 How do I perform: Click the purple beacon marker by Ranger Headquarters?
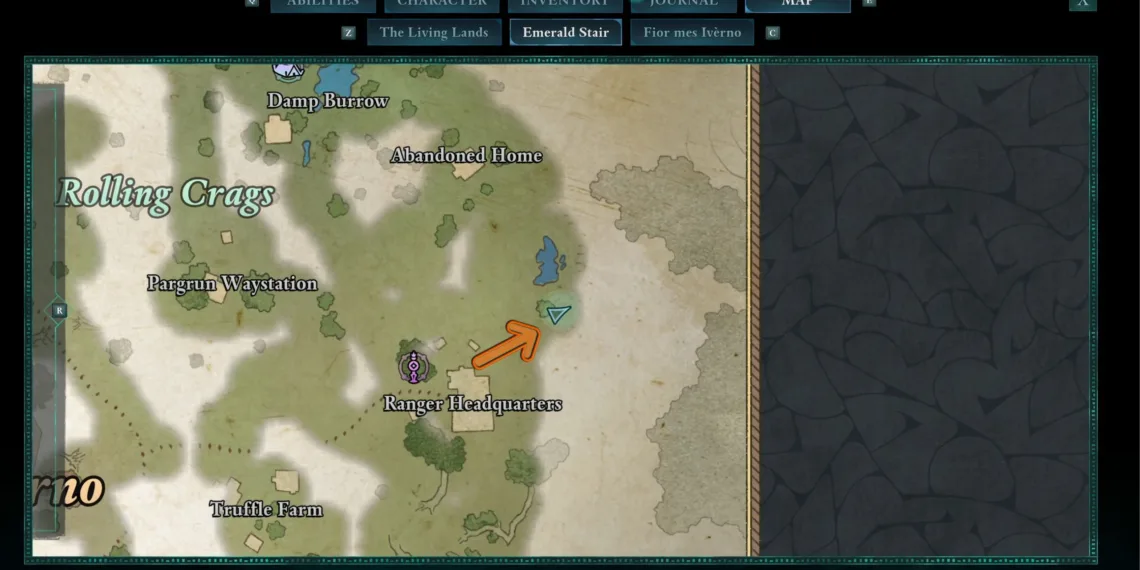click(x=413, y=367)
